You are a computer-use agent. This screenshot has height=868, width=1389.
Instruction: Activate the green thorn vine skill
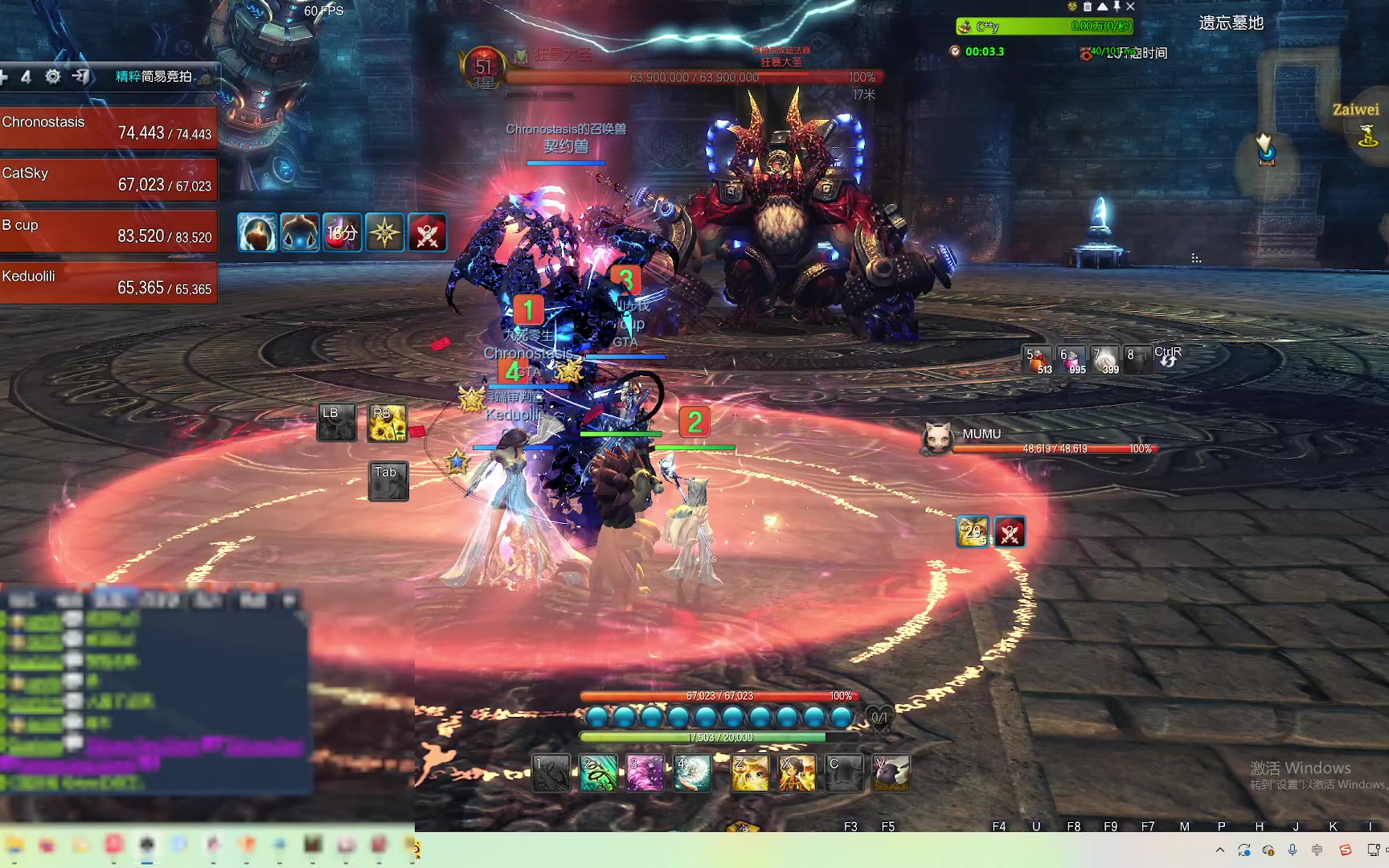[599, 773]
